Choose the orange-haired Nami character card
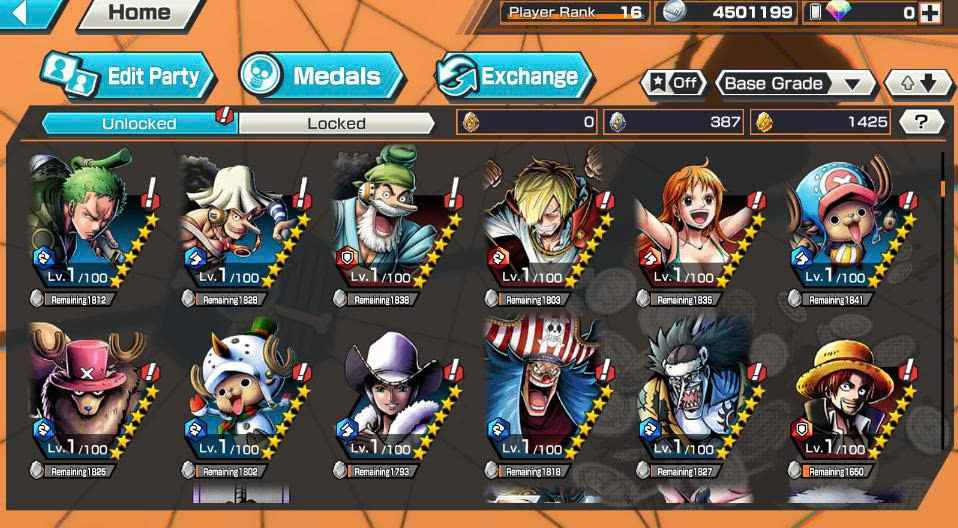The image size is (958, 528). [x=690, y=225]
